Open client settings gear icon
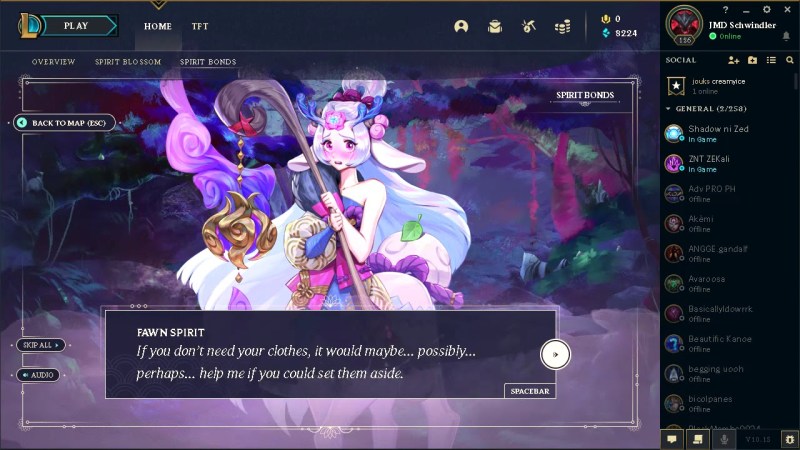The width and height of the screenshot is (800, 450). (766, 9)
